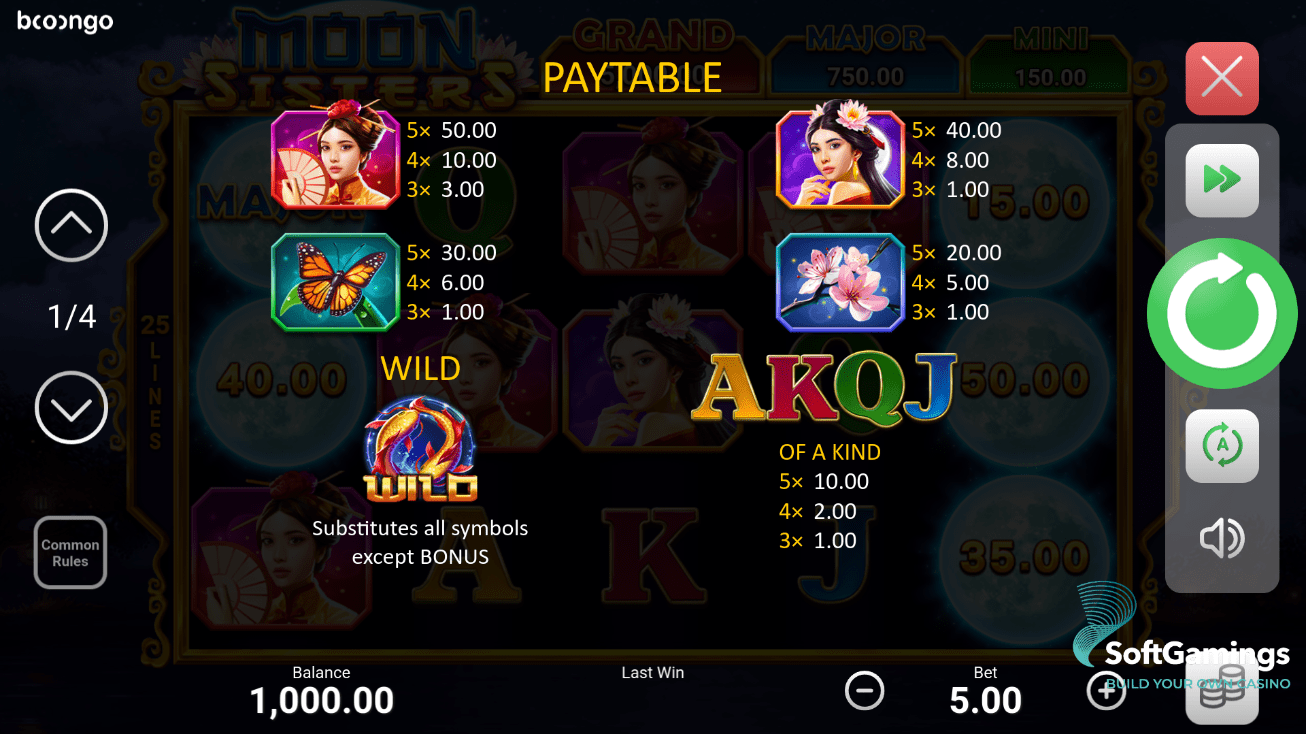Enable turbo spin mode

point(1221,181)
